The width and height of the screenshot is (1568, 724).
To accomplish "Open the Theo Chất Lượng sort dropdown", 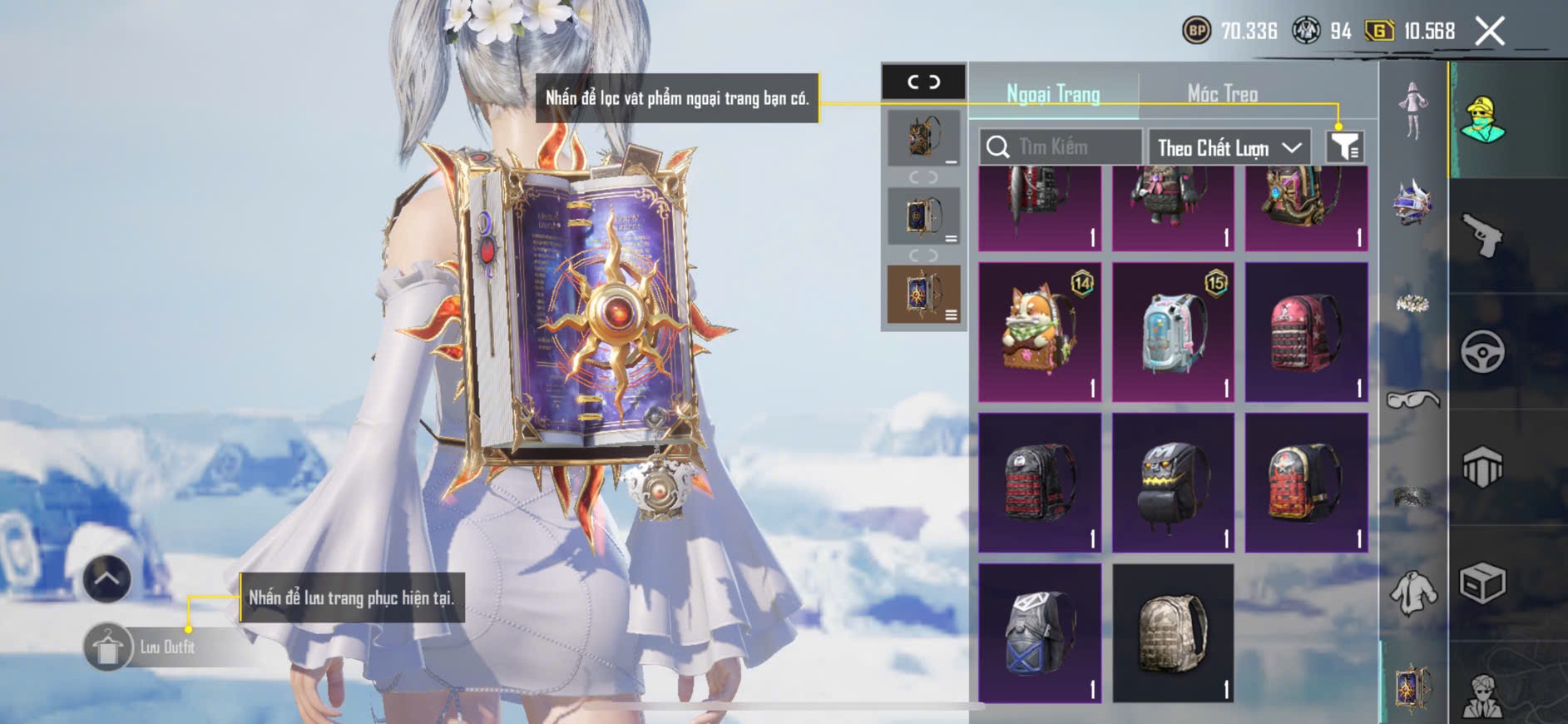I will [1229, 147].
